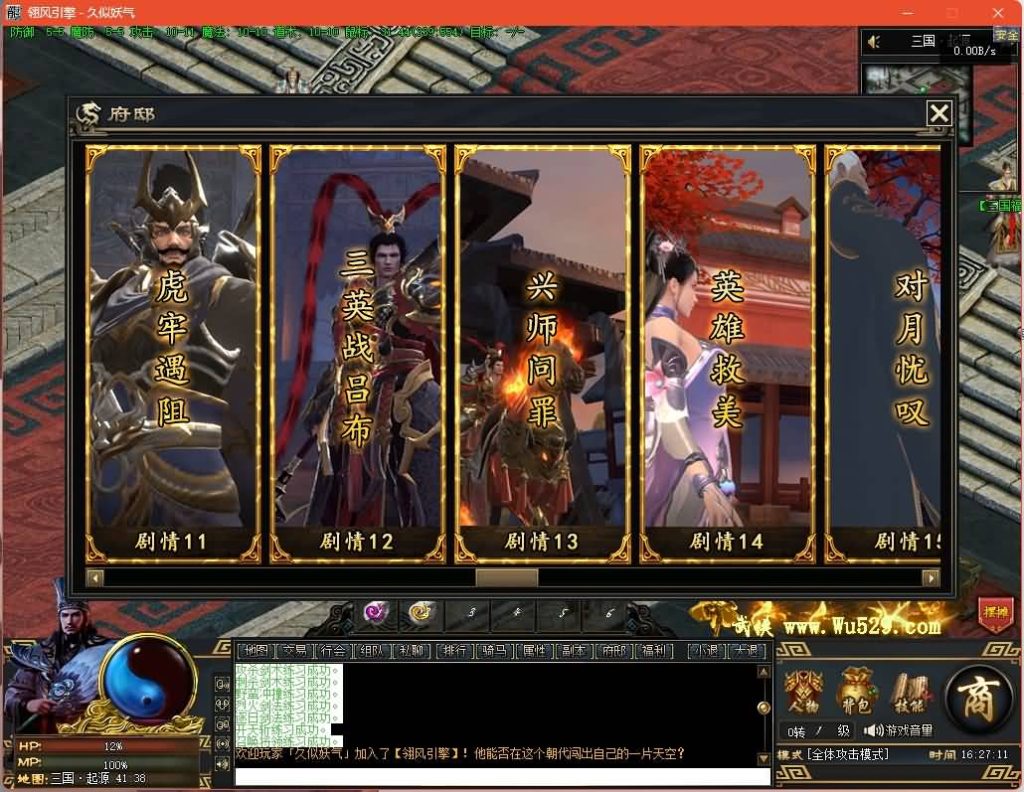Open the 地图 map menu button
1024x792 pixels.
tap(255, 651)
